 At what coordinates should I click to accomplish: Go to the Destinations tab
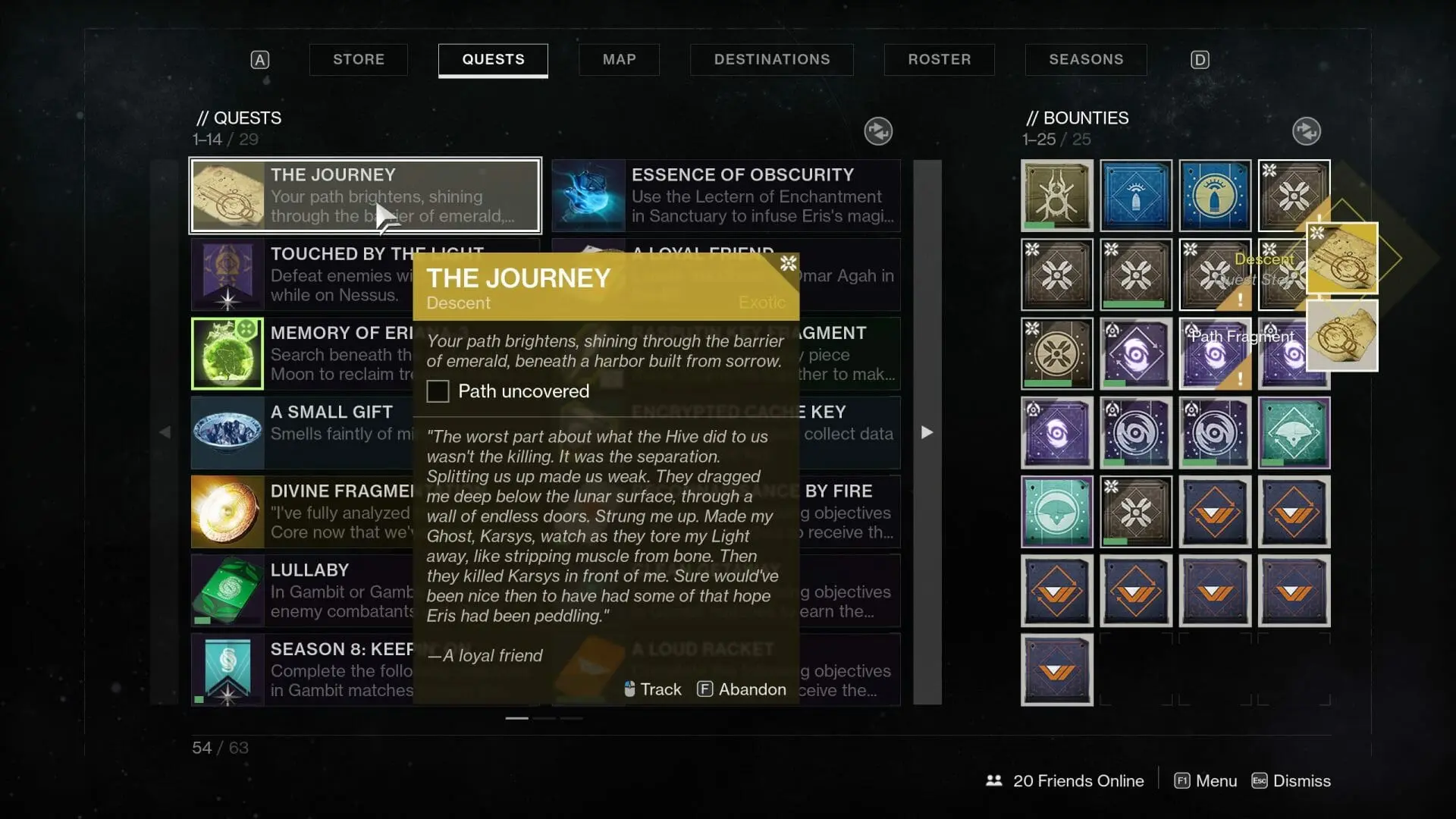point(771,59)
